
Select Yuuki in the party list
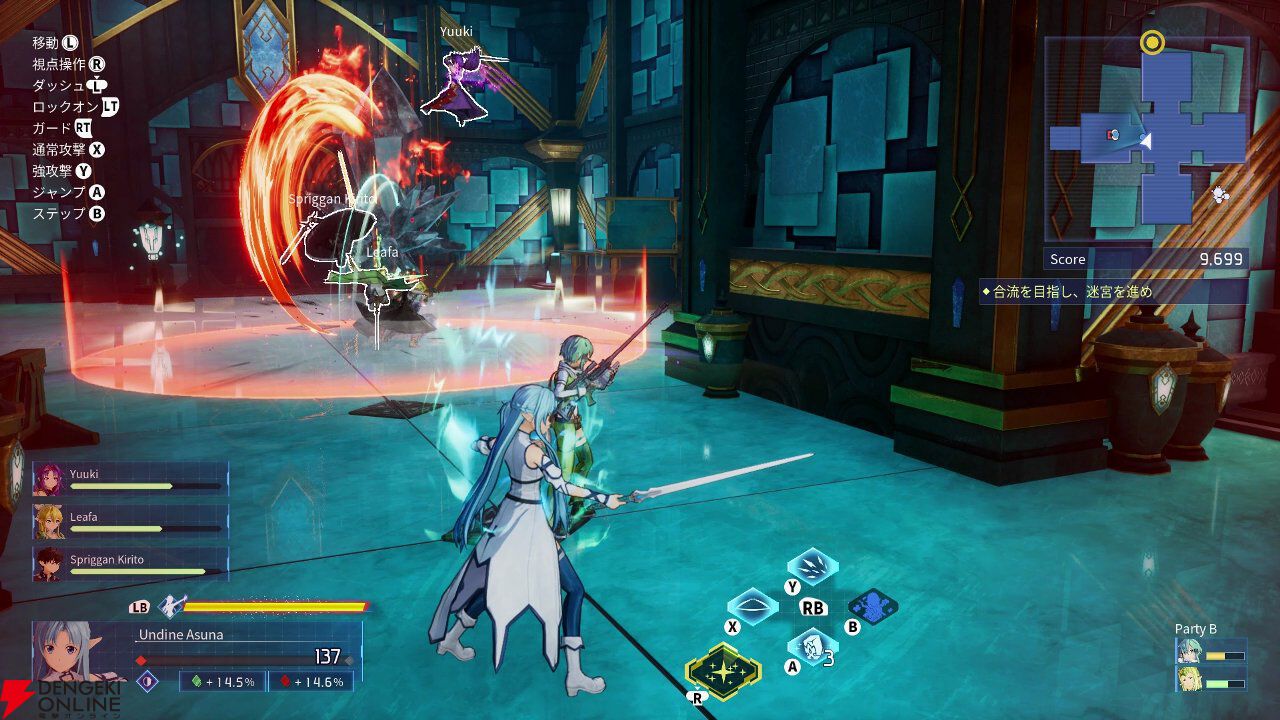pyautogui.click(x=130, y=480)
